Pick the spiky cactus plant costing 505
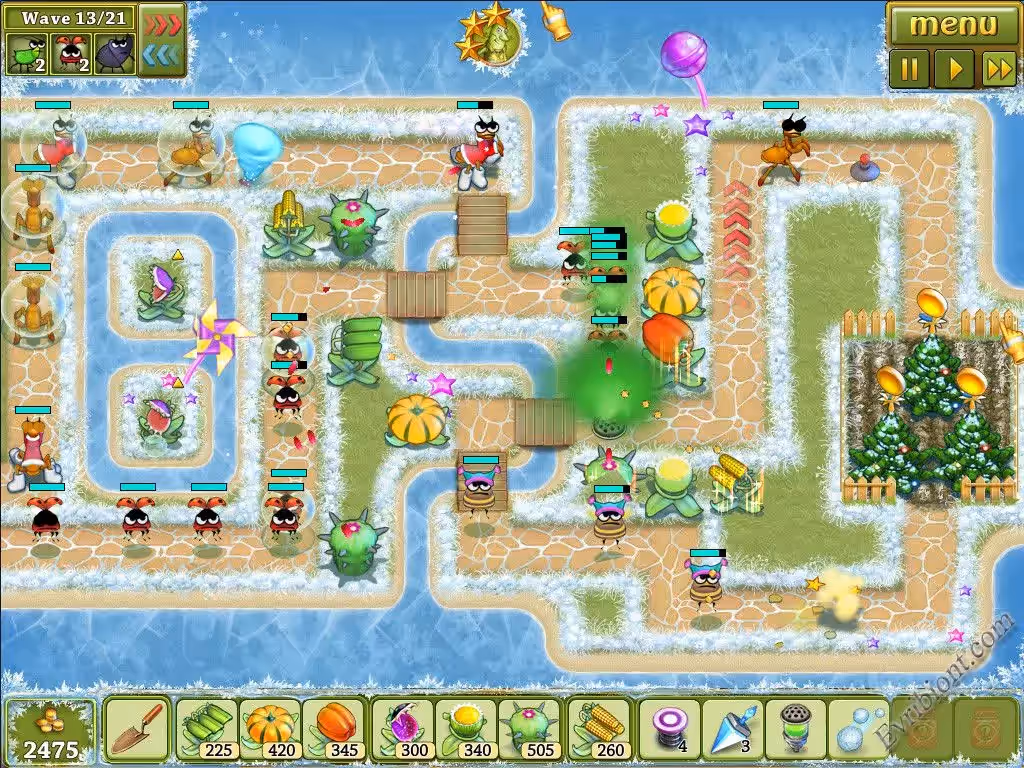Image resolution: width=1024 pixels, height=768 pixels. (x=529, y=729)
